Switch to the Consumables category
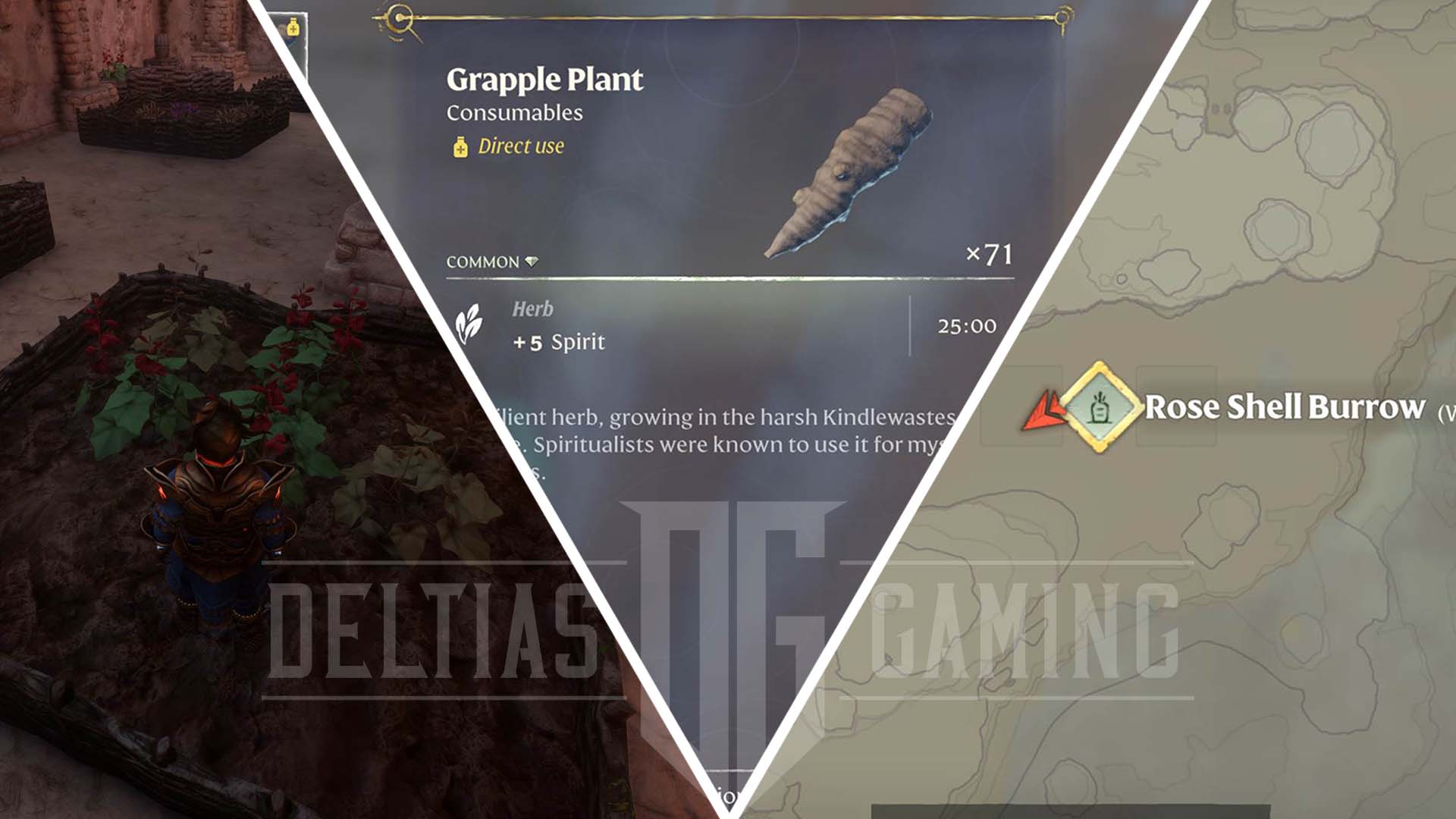This screenshot has width=1456, height=819. [x=513, y=113]
